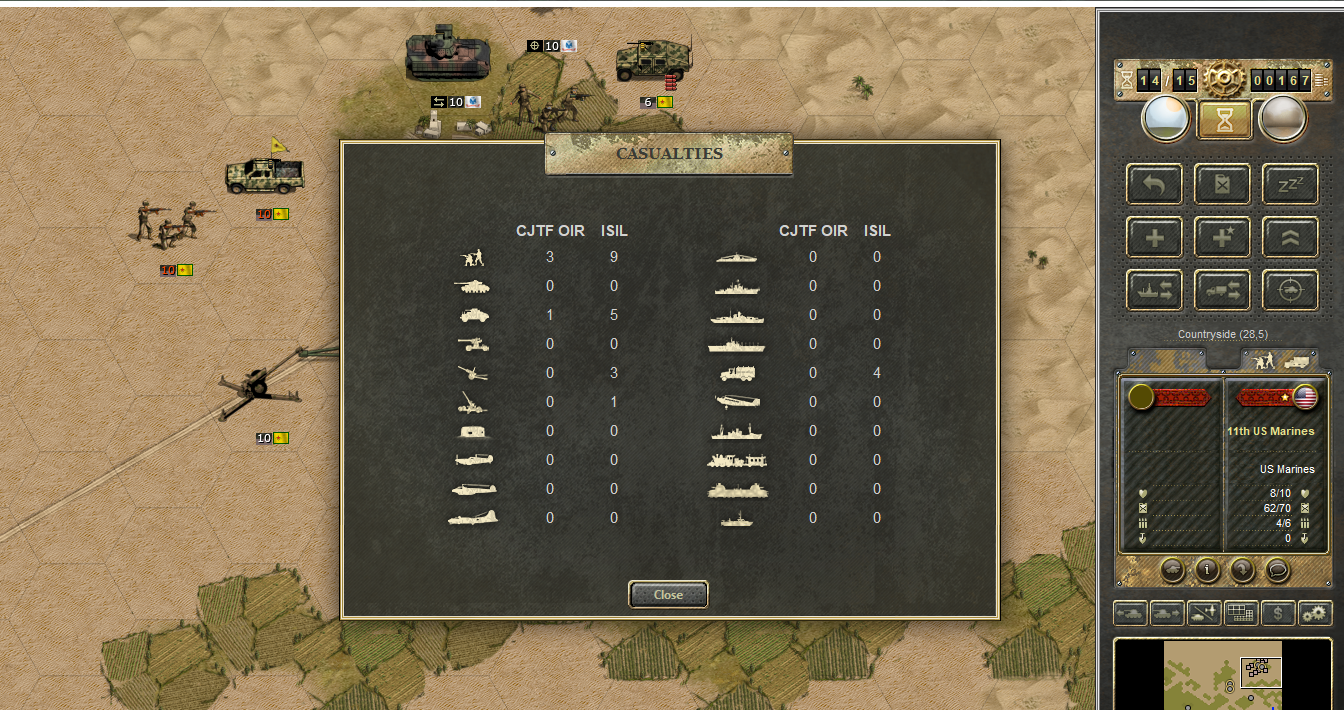1344x710 pixels.
Task: Click the plus replacements button
Action: tap(1155, 238)
